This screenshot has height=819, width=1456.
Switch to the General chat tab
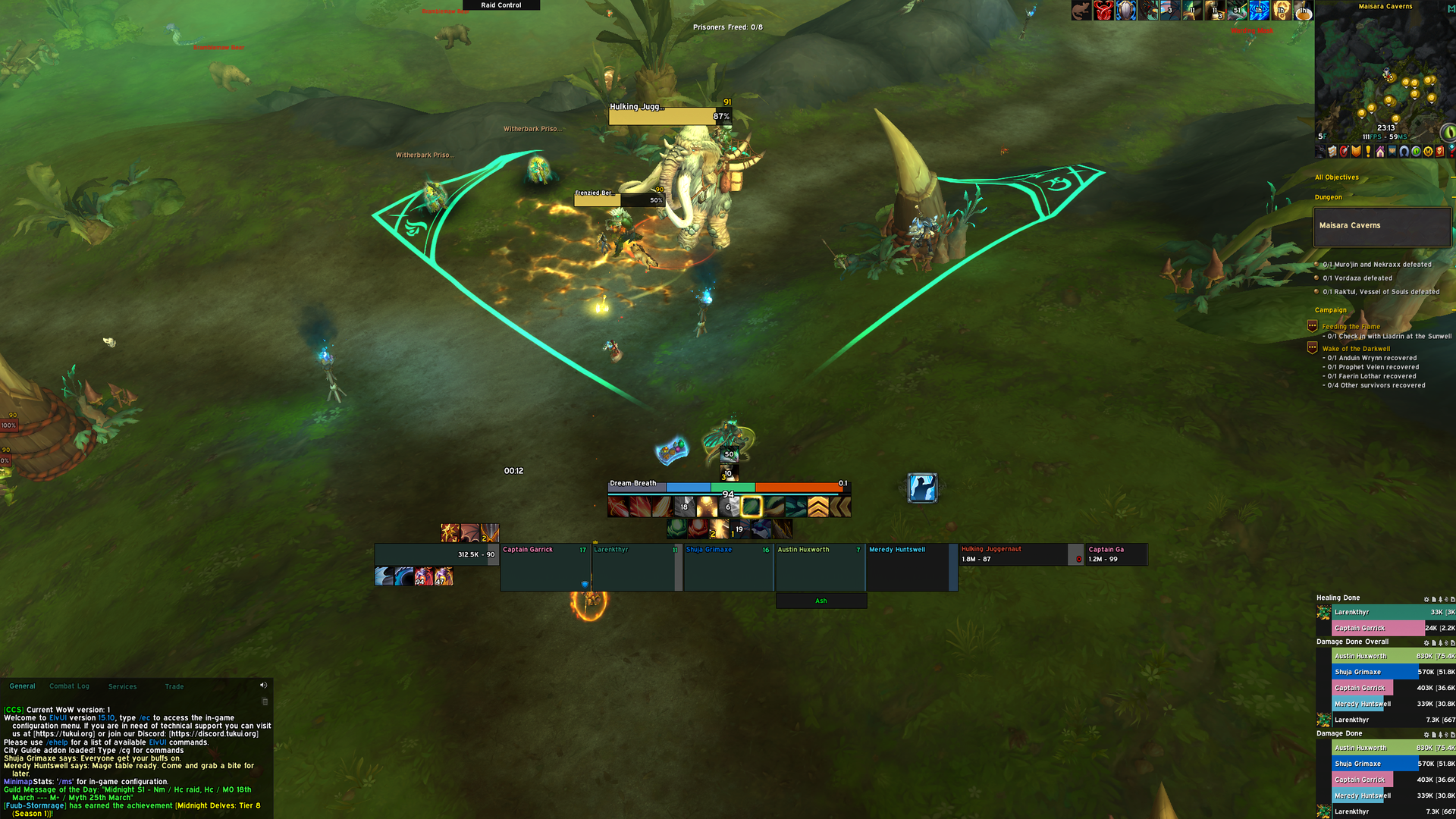[23, 686]
